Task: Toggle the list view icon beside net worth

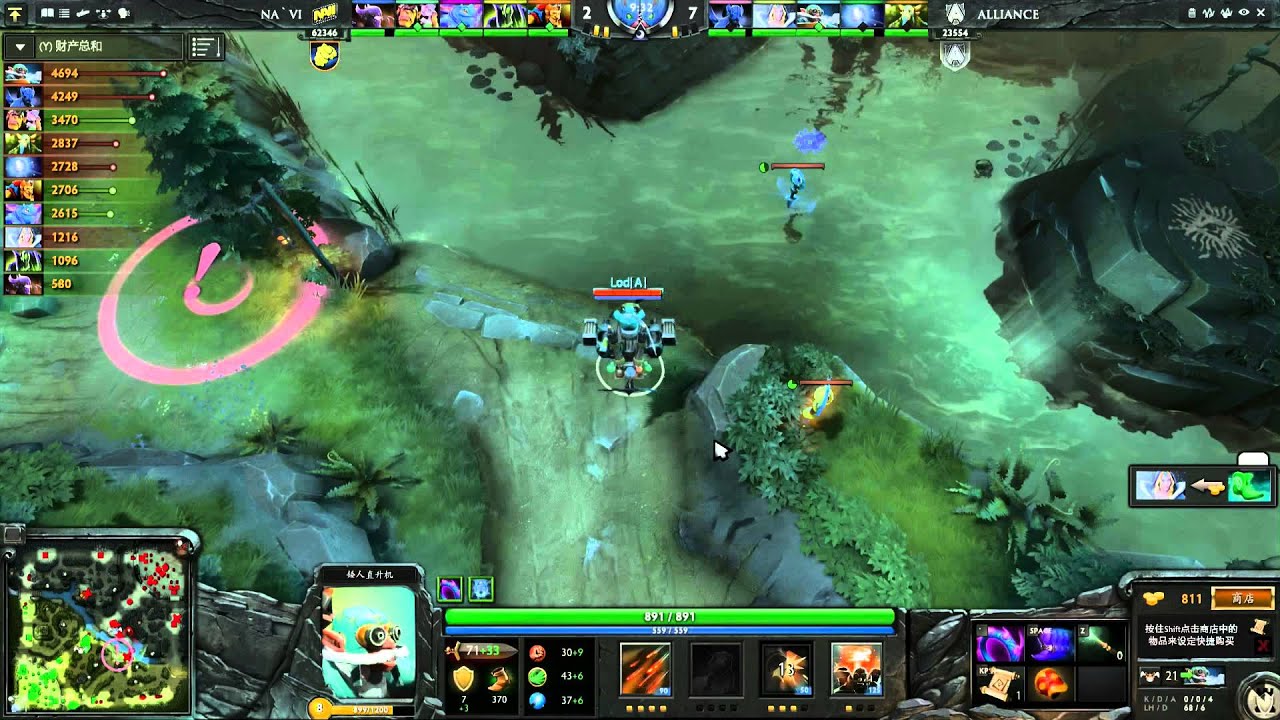Action: pos(204,47)
